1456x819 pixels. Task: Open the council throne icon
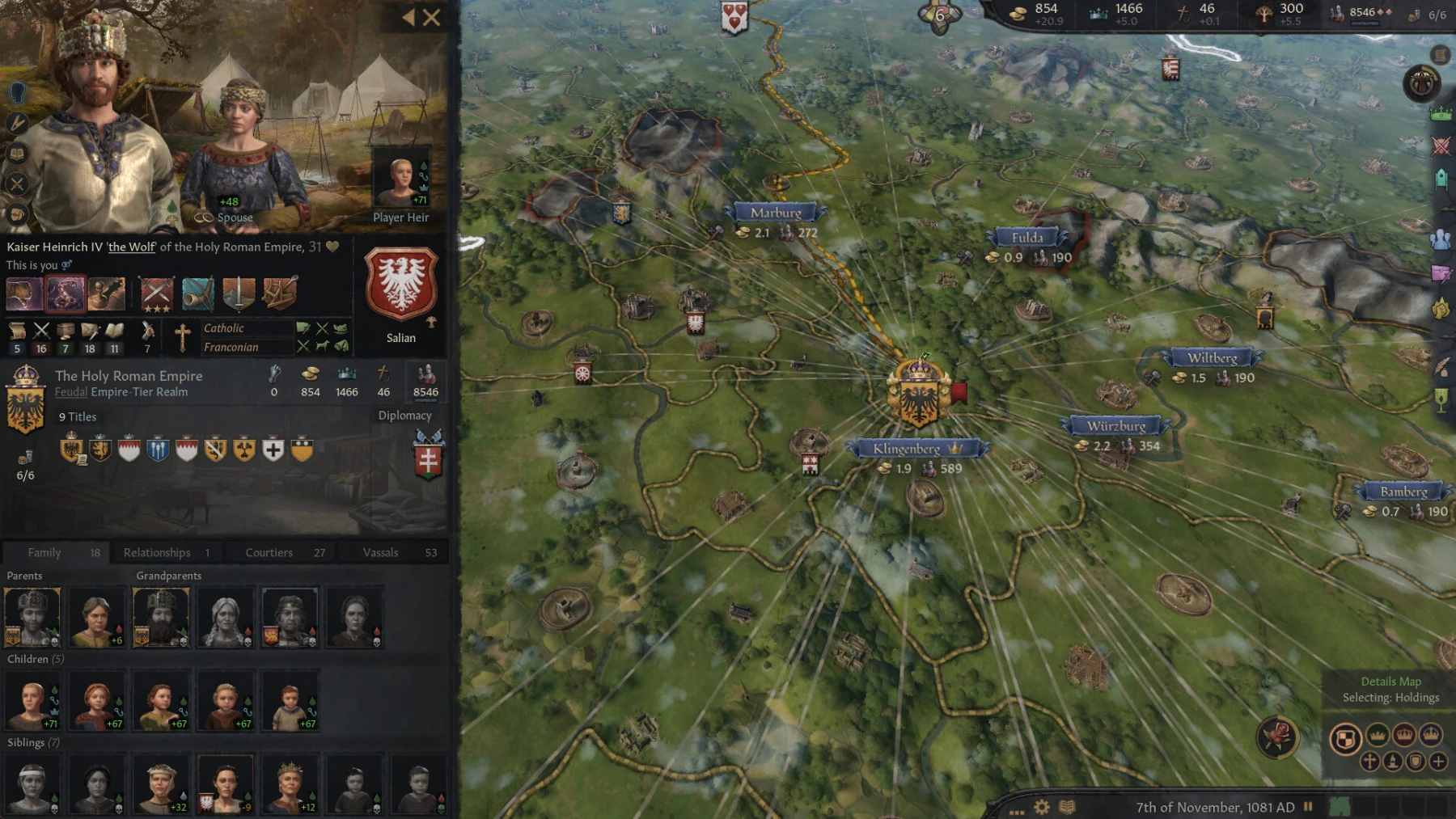click(x=1442, y=179)
